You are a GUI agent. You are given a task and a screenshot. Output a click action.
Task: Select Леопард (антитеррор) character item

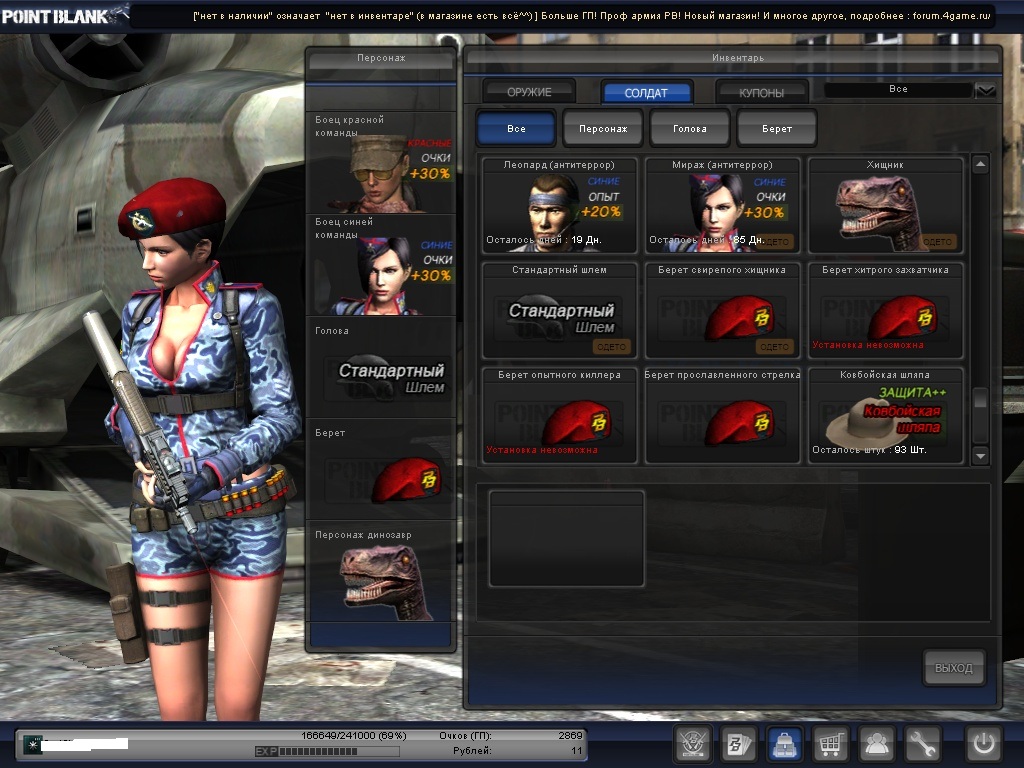click(x=559, y=205)
